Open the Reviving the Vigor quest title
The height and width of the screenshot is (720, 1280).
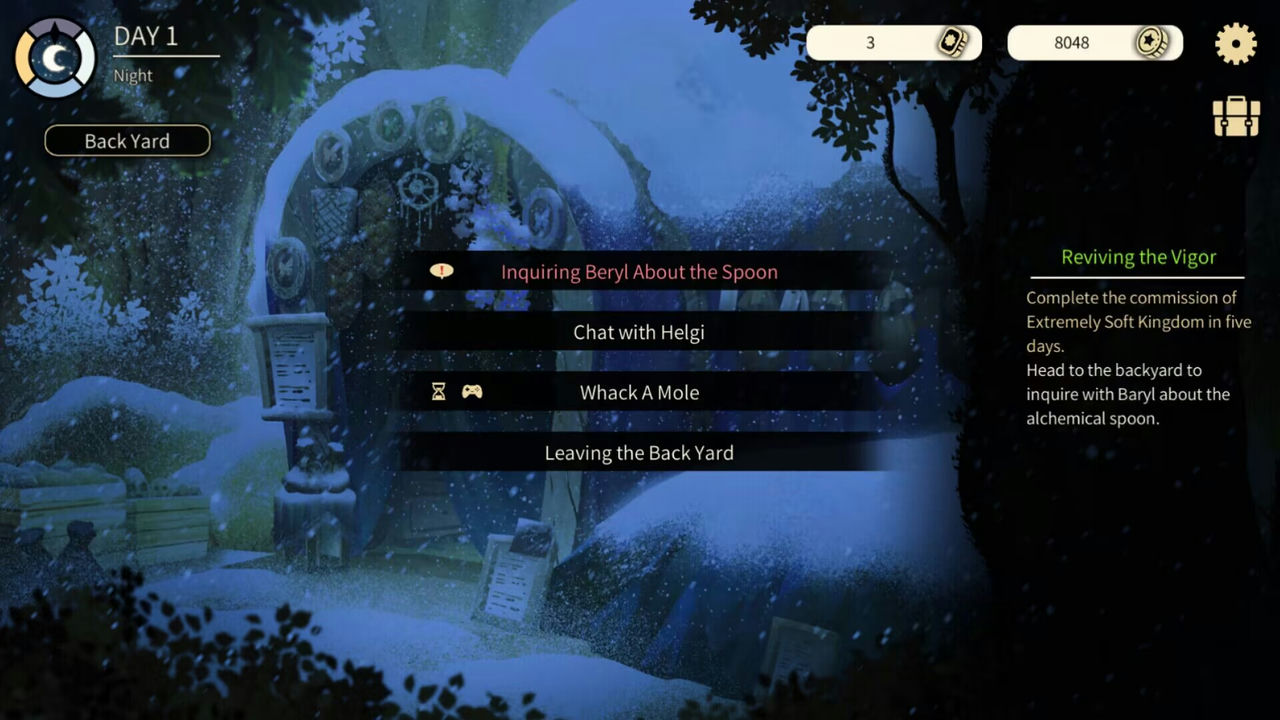(x=1139, y=257)
